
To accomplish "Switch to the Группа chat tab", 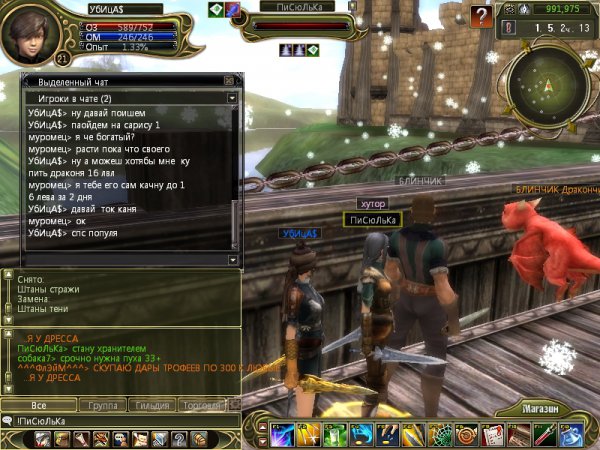I will pos(102,405).
